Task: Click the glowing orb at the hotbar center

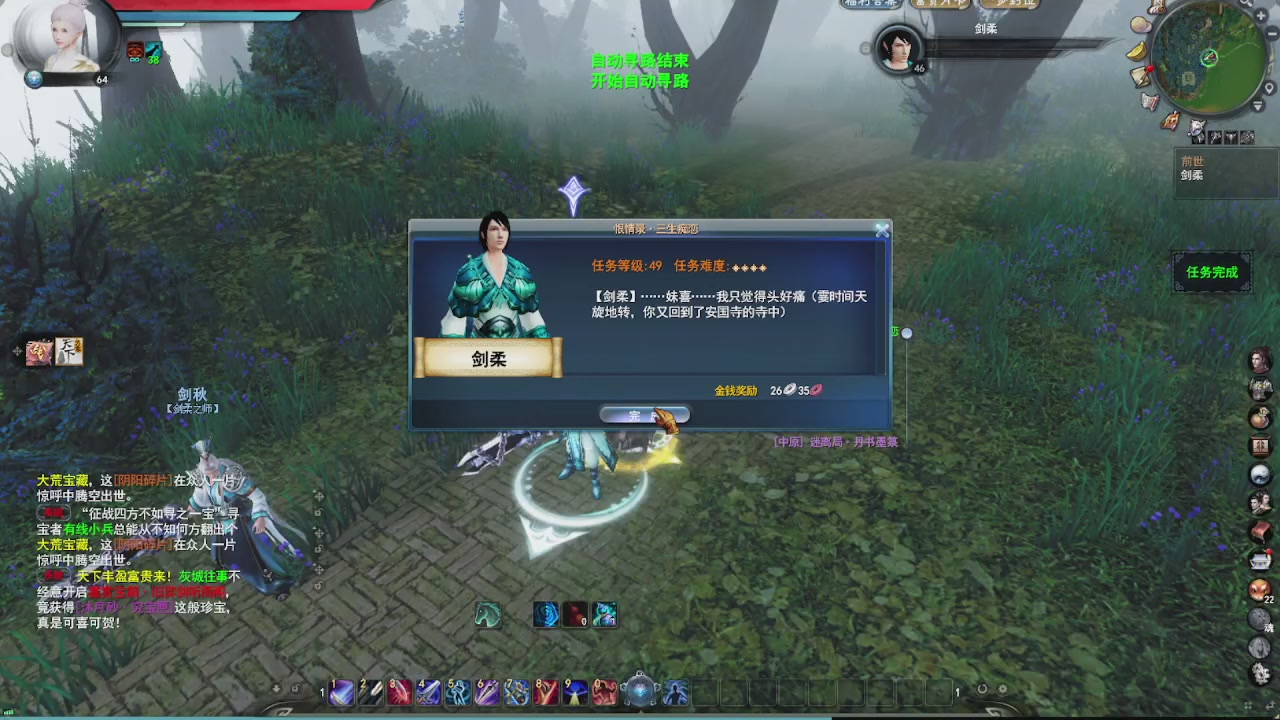Action: (x=640, y=689)
